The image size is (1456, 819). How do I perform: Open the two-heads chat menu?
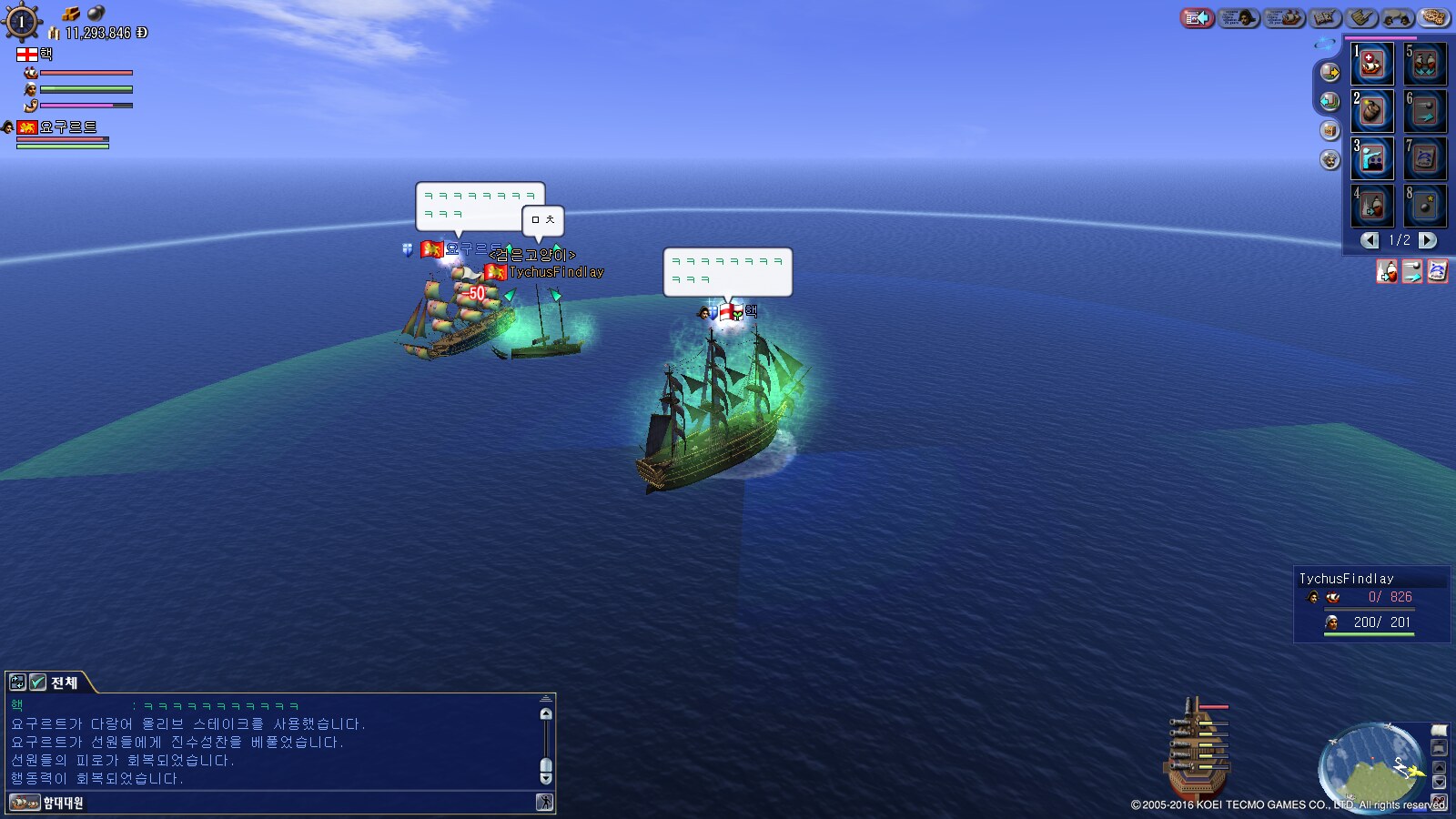click(x=1397, y=17)
